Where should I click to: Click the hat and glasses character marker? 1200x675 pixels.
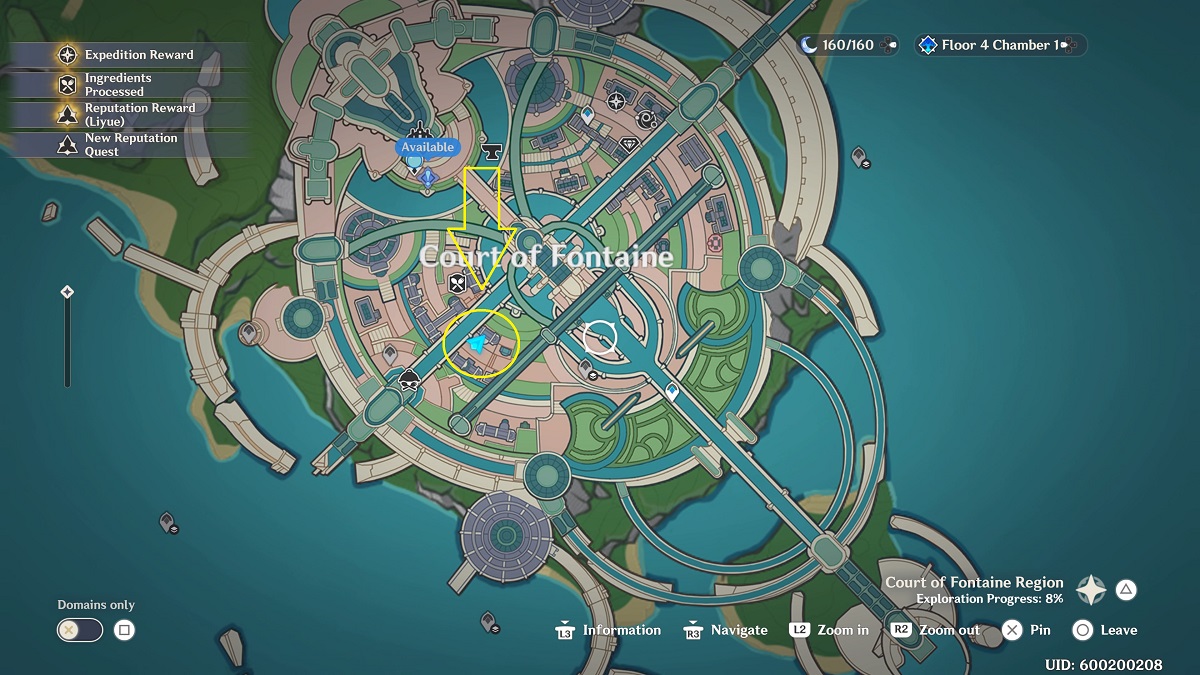[409, 380]
